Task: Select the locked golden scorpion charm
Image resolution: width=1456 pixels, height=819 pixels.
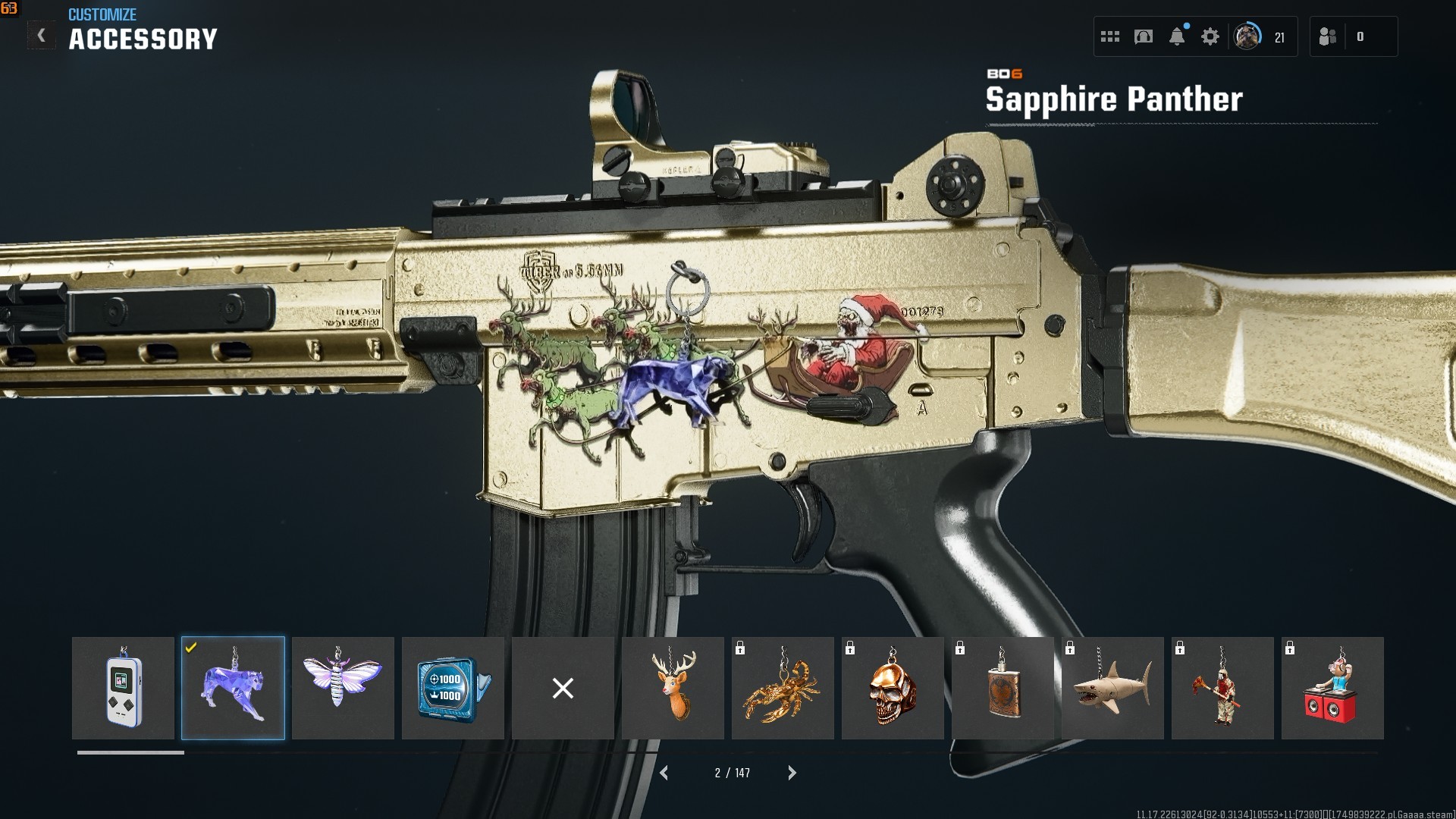Action: [x=783, y=688]
